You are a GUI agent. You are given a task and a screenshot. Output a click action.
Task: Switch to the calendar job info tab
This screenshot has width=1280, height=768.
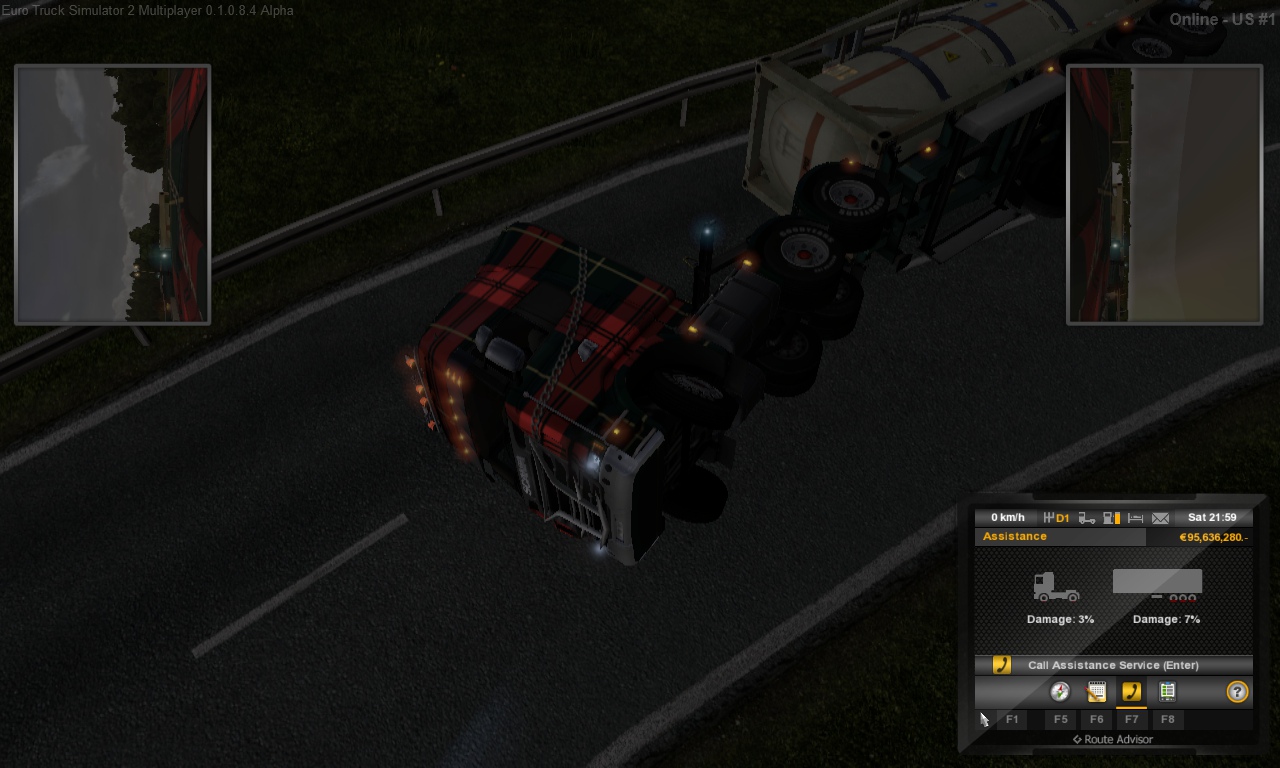click(x=1096, y=691)
